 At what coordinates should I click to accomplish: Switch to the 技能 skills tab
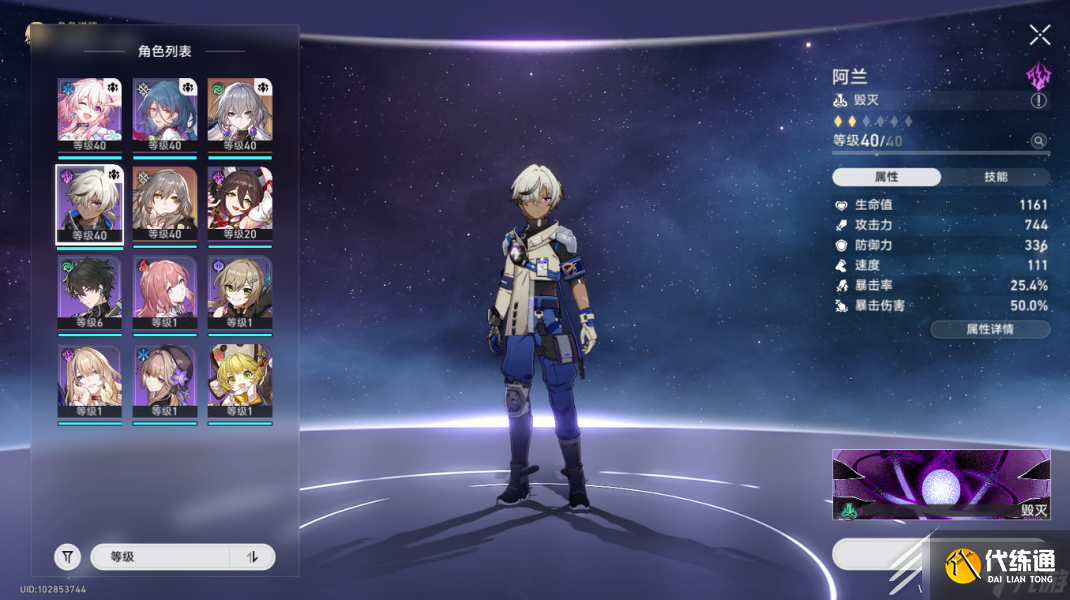click(995, 177)
